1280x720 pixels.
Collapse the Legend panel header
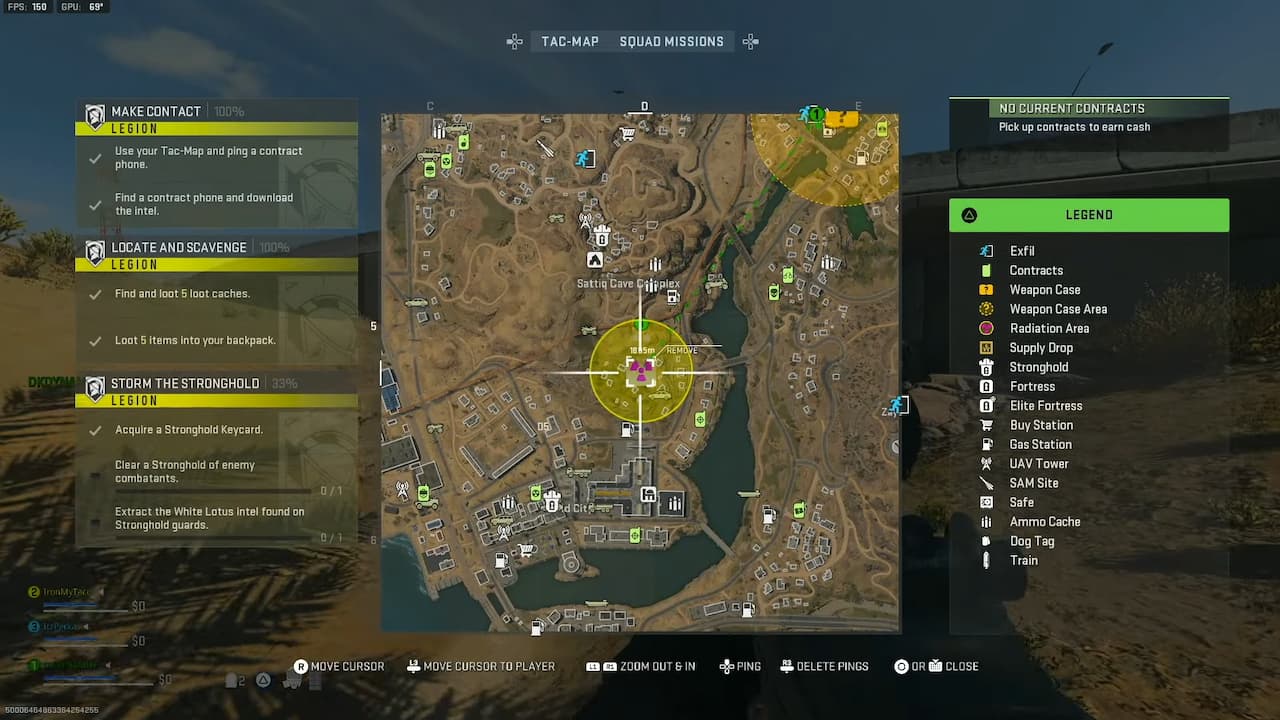click(x=1089, y=214)
